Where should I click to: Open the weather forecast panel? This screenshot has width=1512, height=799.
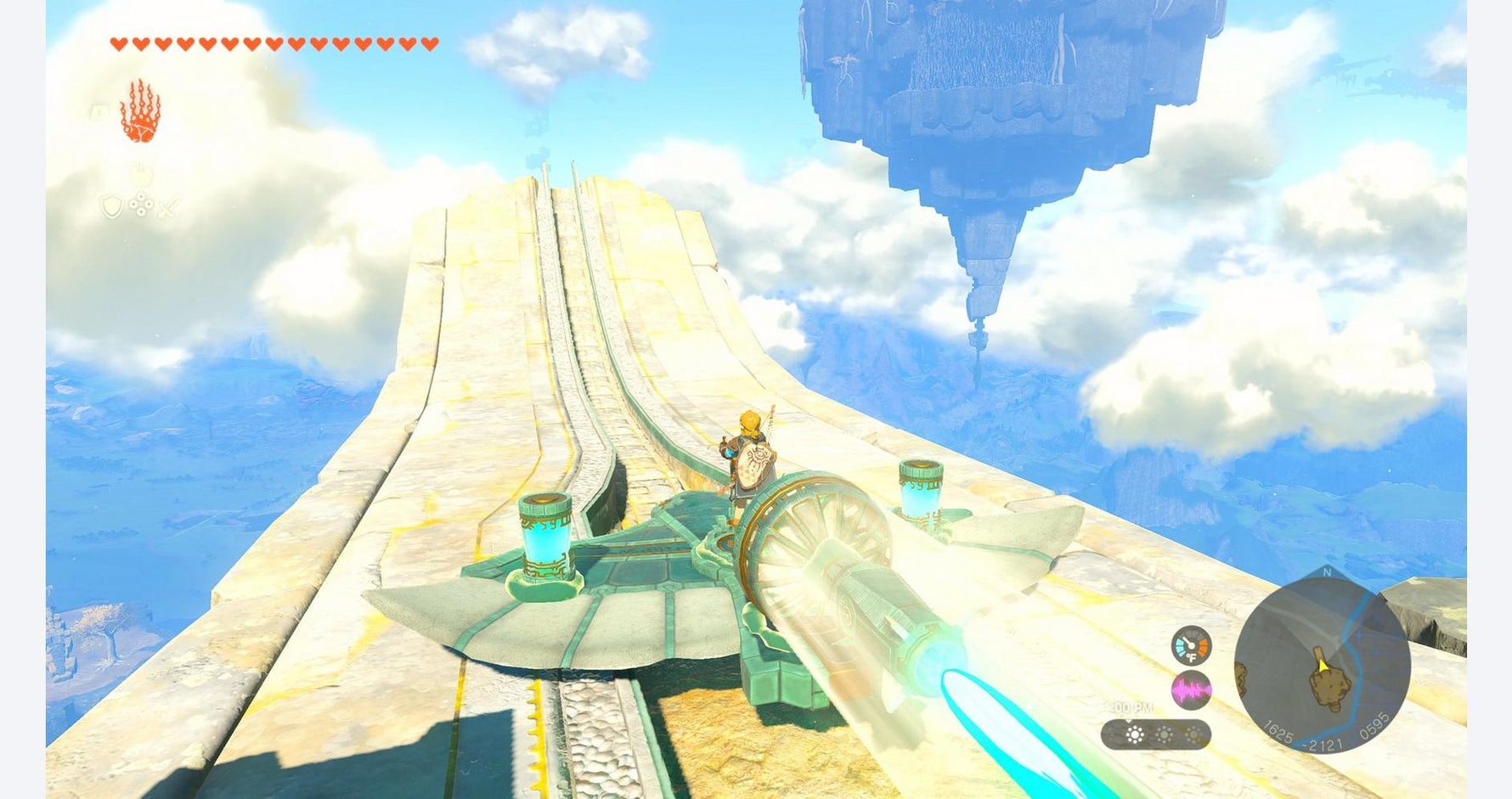tap(1155, 734)
